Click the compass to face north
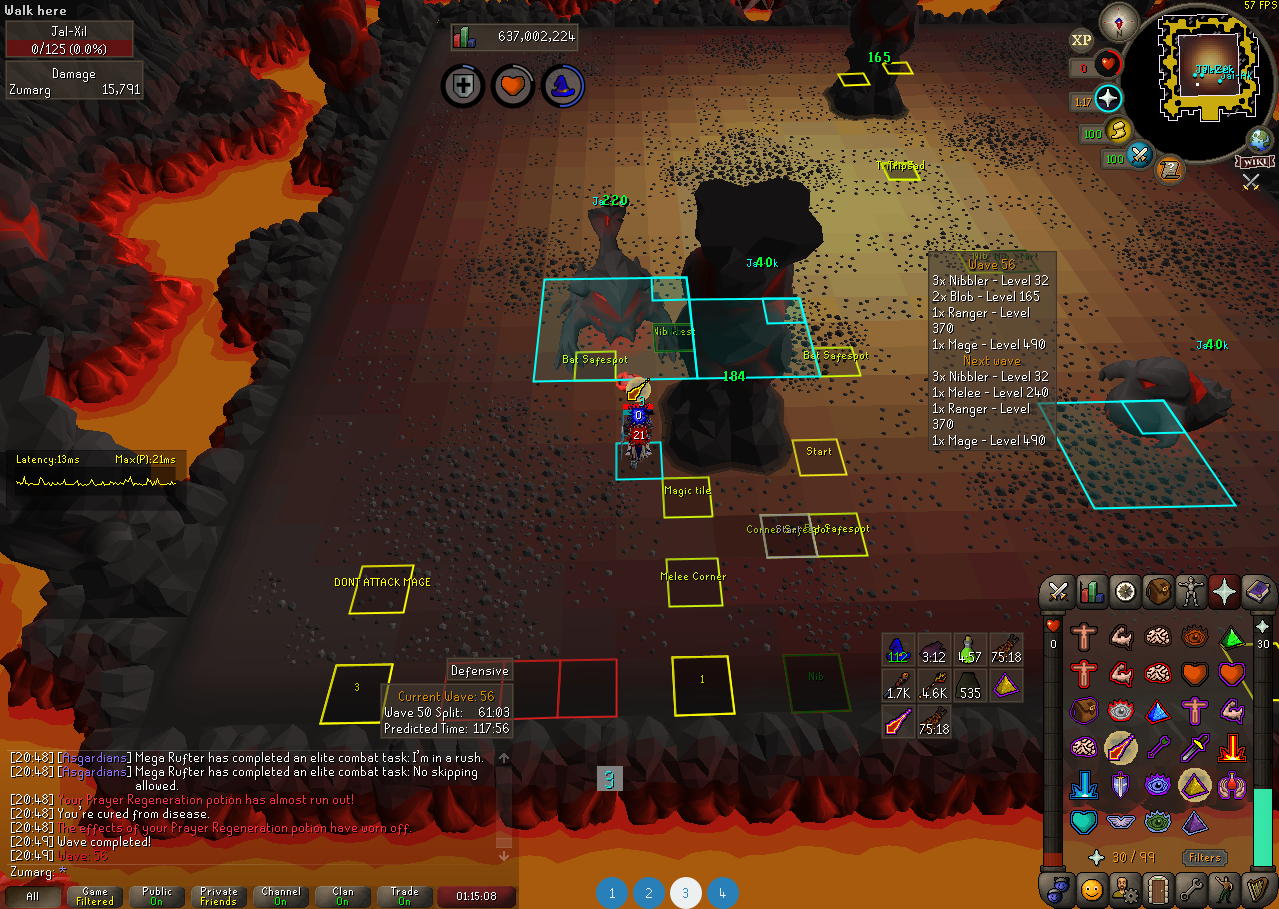 click(1118, 22)
